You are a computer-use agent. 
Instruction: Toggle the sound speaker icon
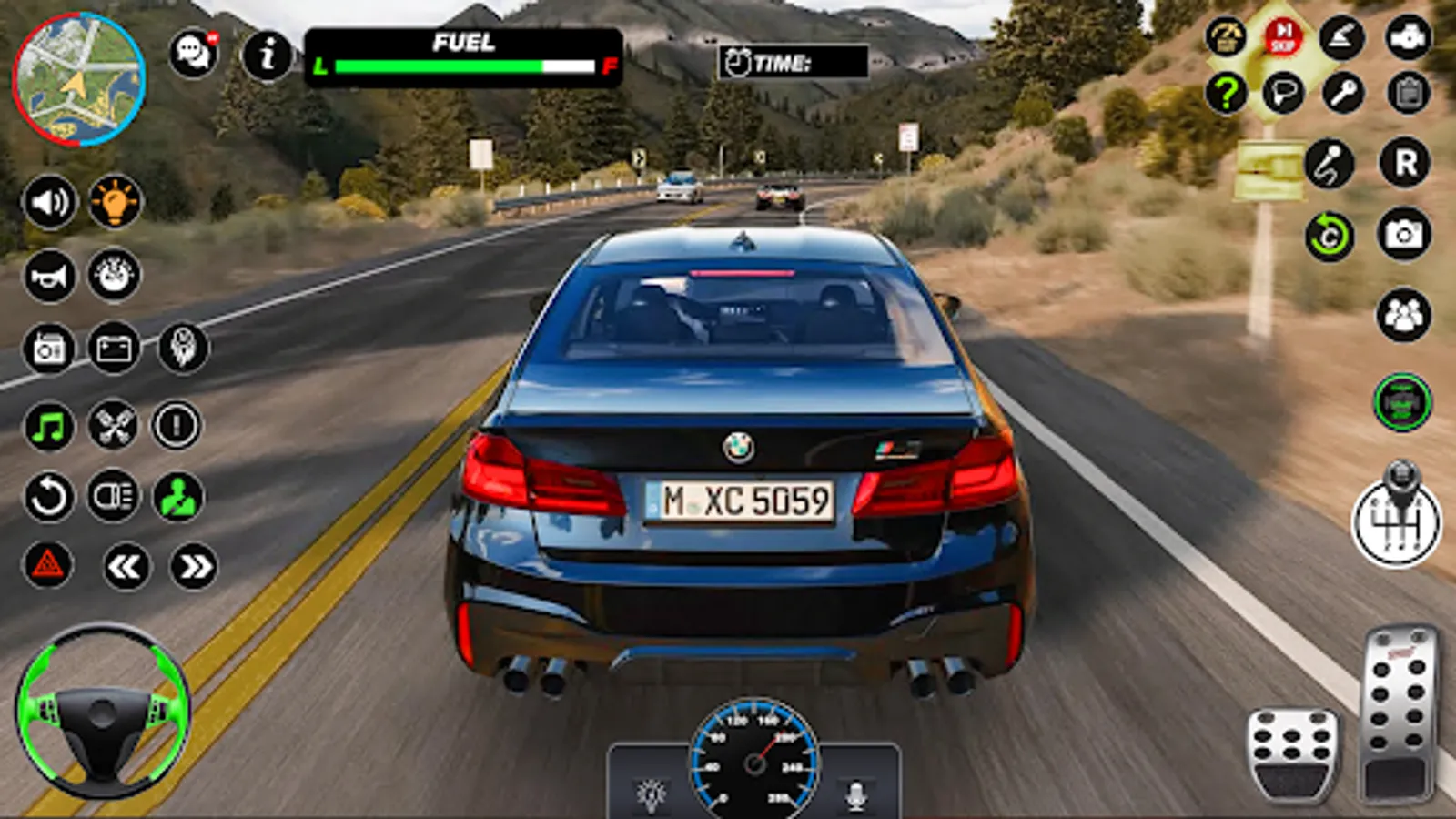[49, 201]
